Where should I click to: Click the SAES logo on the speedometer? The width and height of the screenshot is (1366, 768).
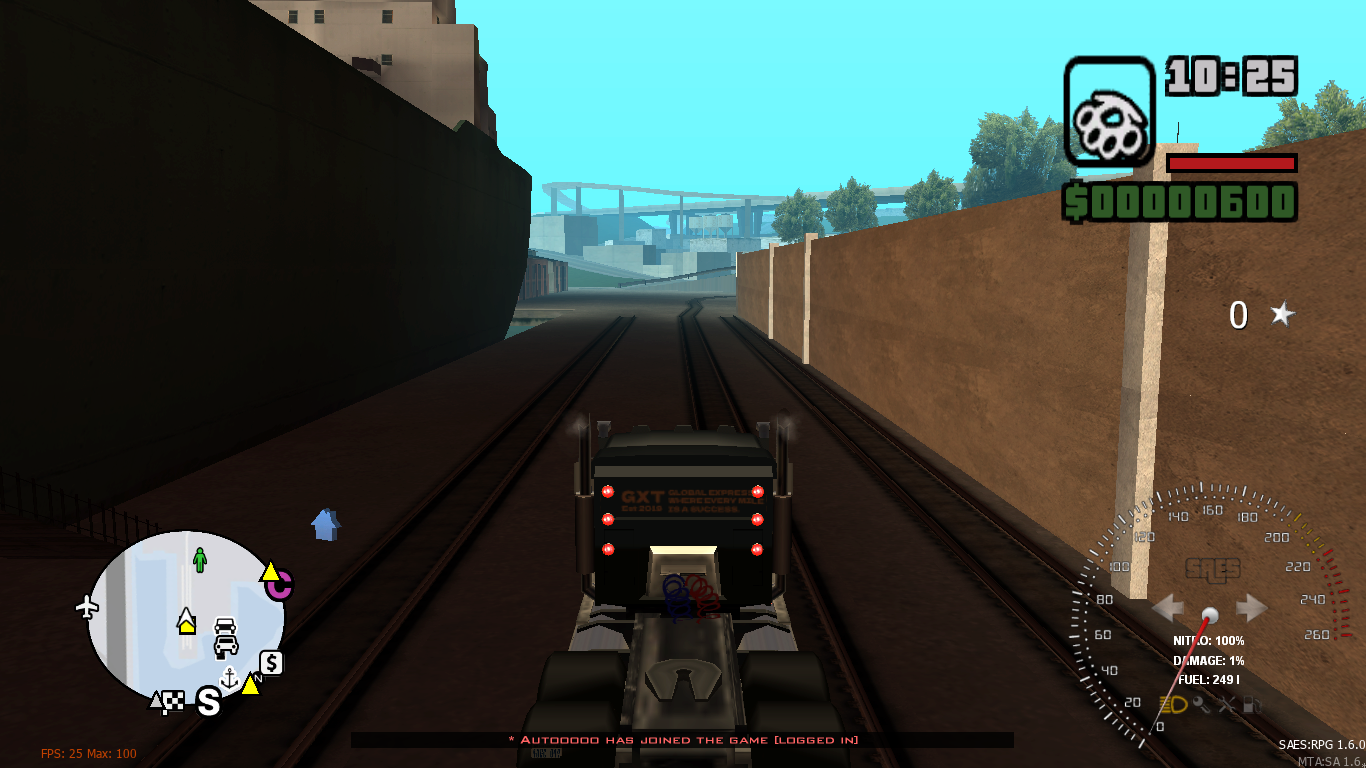(x=1212, y=569)
